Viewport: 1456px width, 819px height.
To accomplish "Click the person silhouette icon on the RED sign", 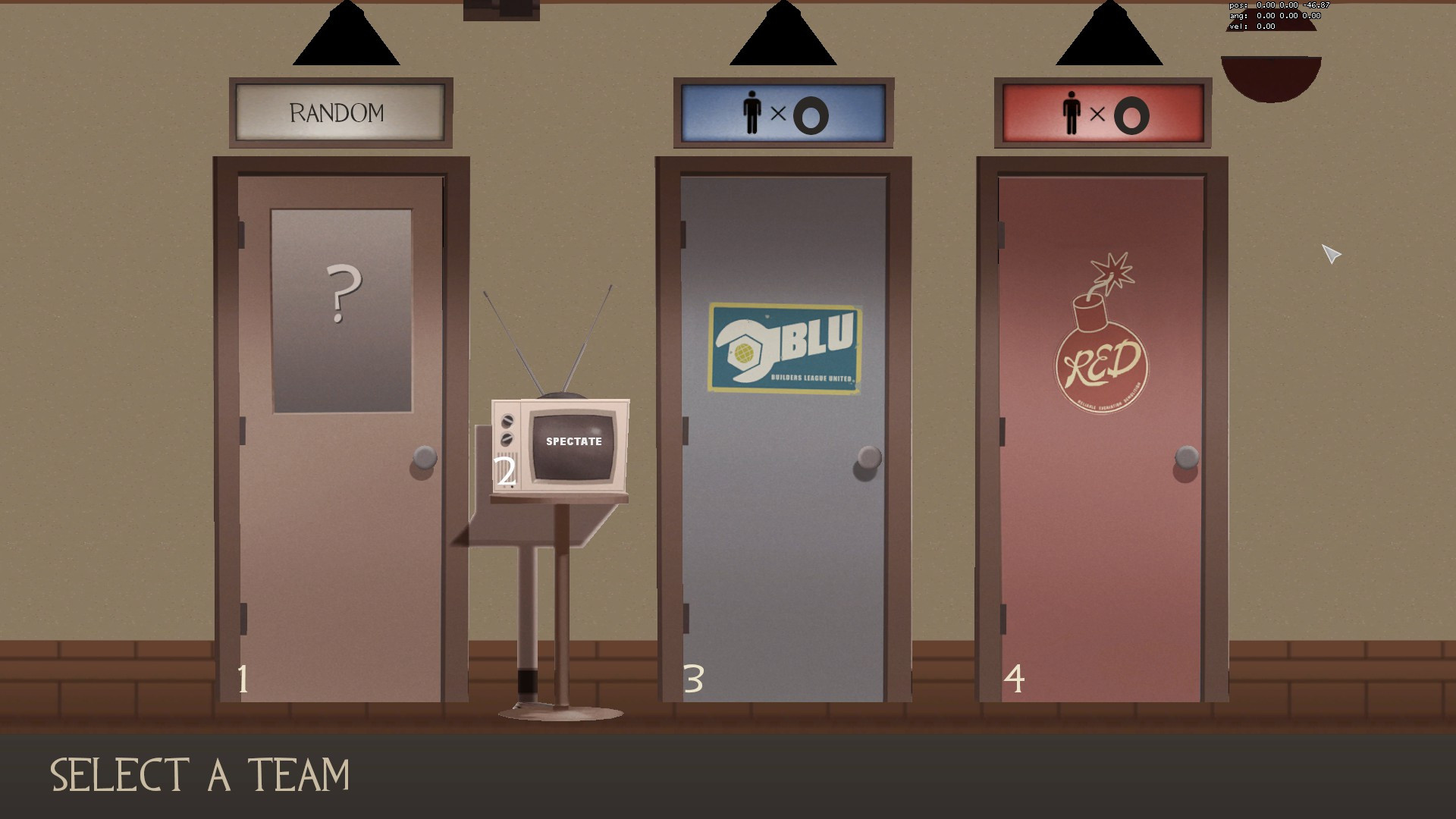I will (1072, 113).
